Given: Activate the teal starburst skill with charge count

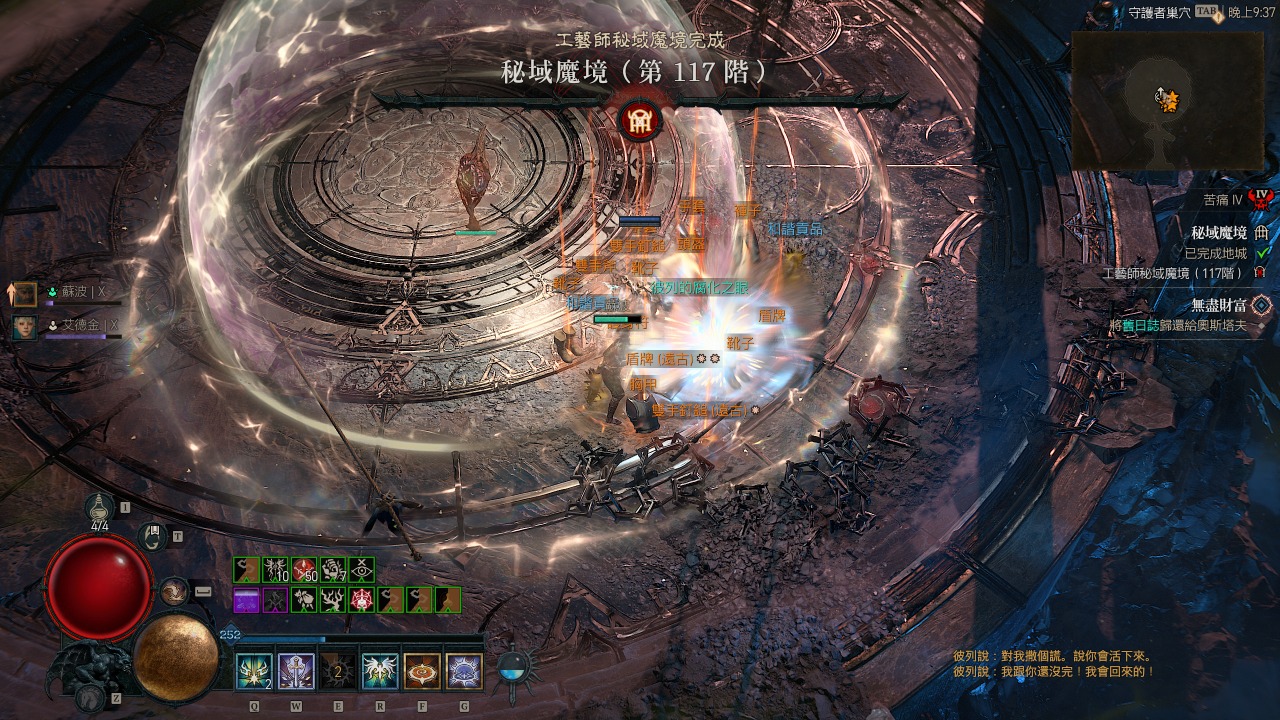Looking at the screenshot, I should coord(253,671).
